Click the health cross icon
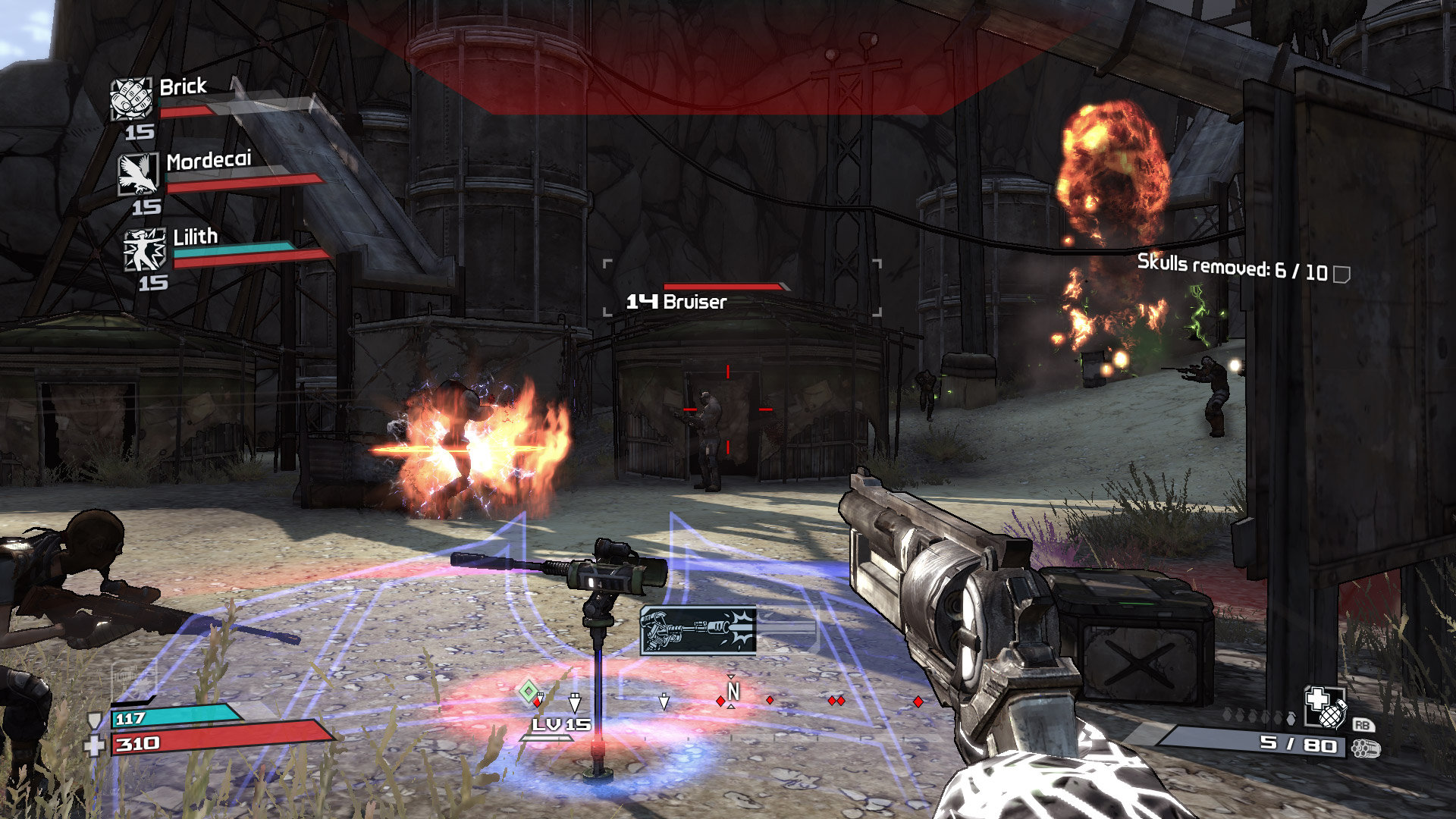 coord(94,746)
